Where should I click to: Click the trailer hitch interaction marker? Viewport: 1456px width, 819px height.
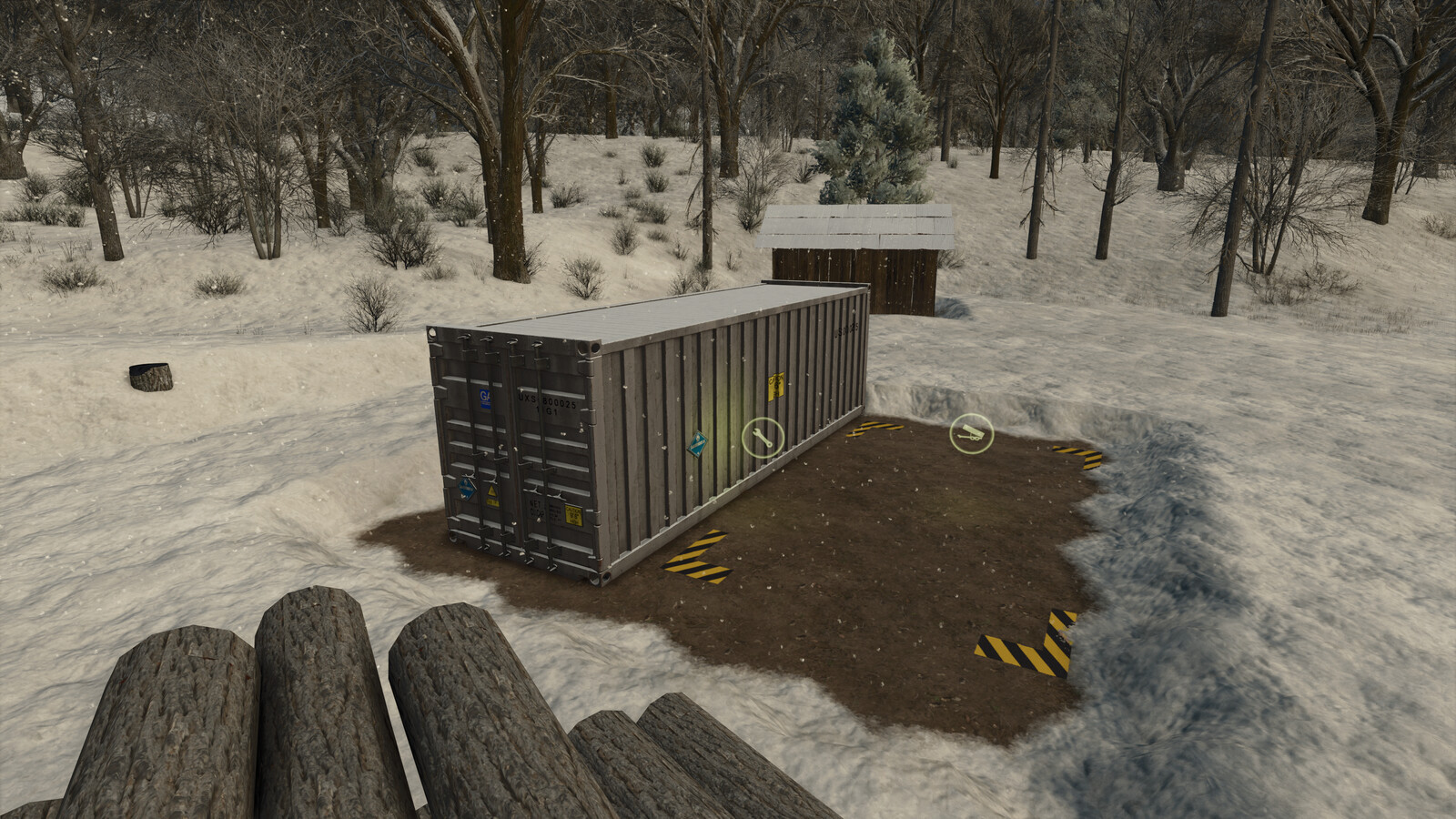pos(971,435)
